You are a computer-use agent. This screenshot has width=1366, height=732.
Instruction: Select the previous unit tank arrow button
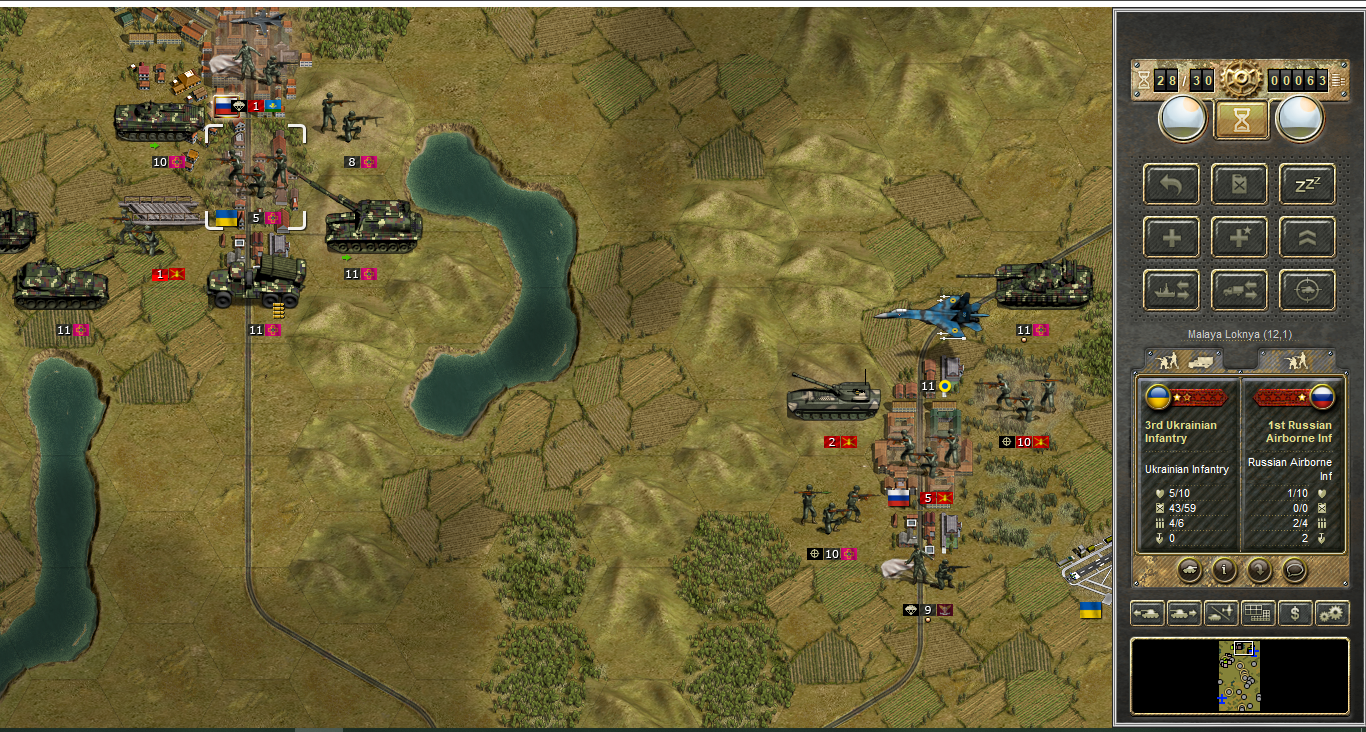click(1147, 613)
